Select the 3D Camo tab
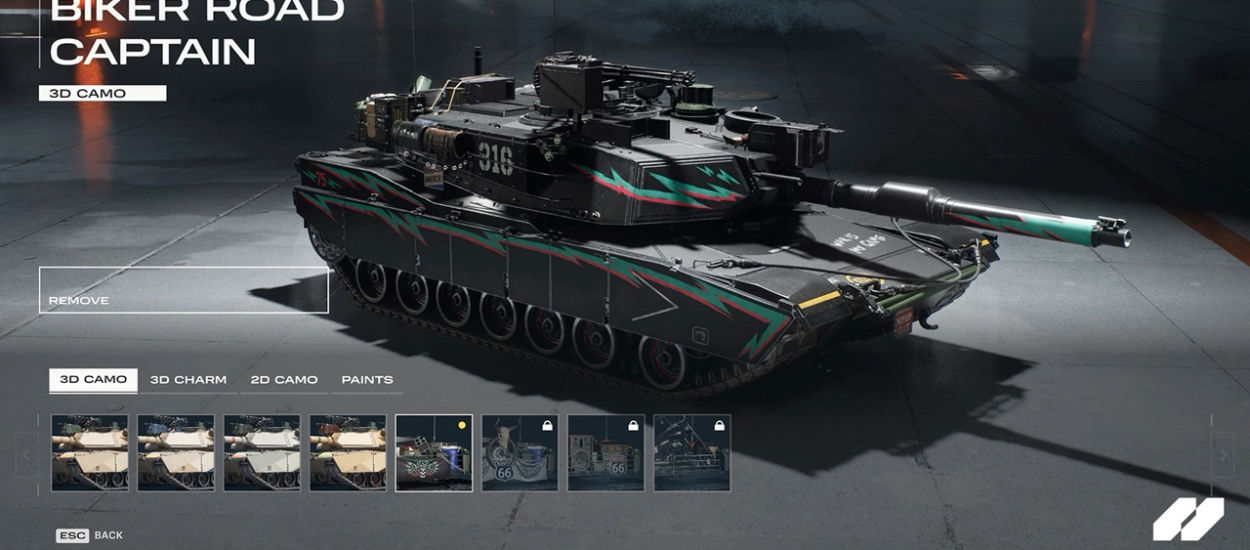Viewport: 1250px width, 550px height. coord(93,380)
